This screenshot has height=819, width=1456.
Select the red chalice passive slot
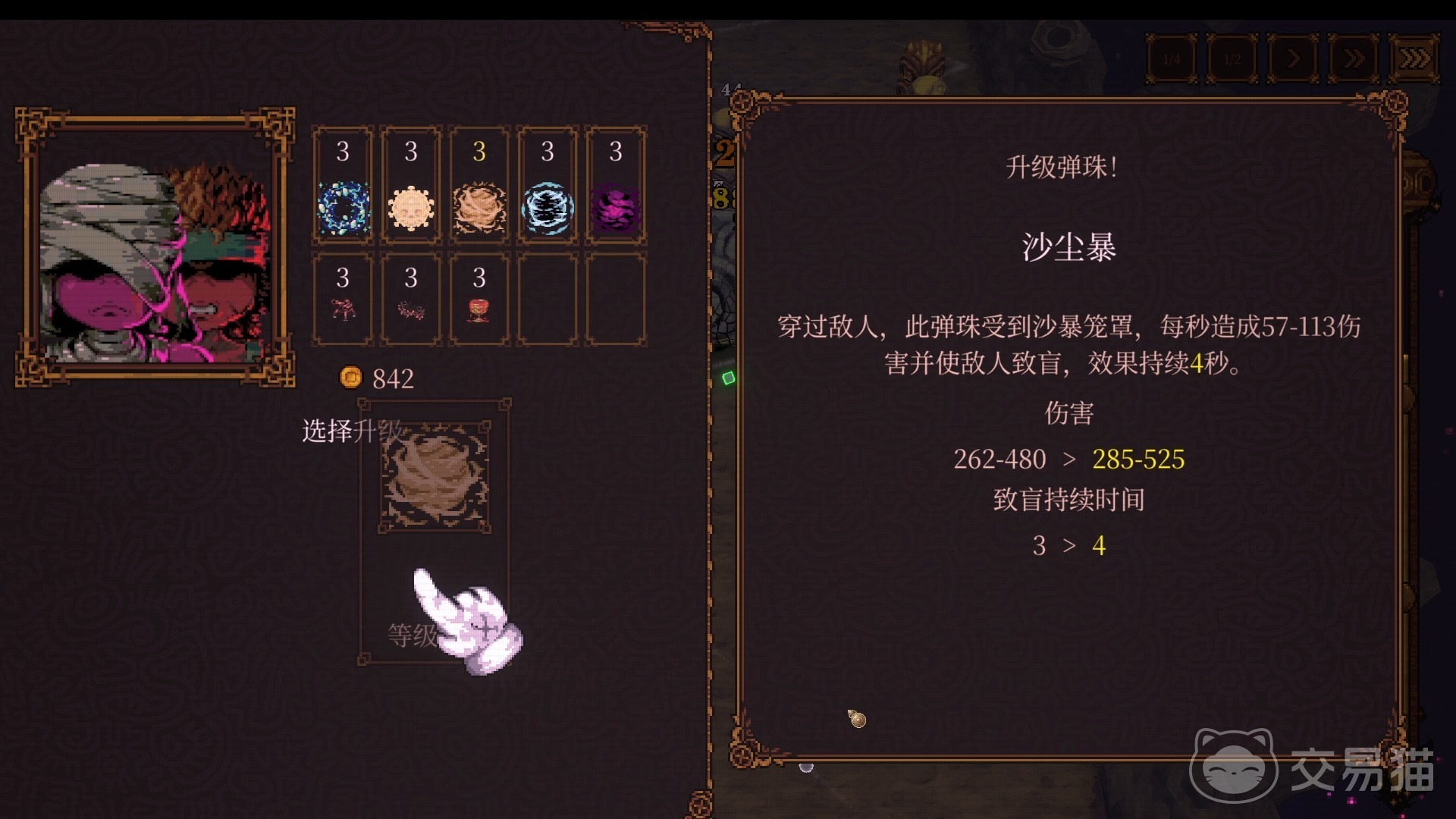479,300
